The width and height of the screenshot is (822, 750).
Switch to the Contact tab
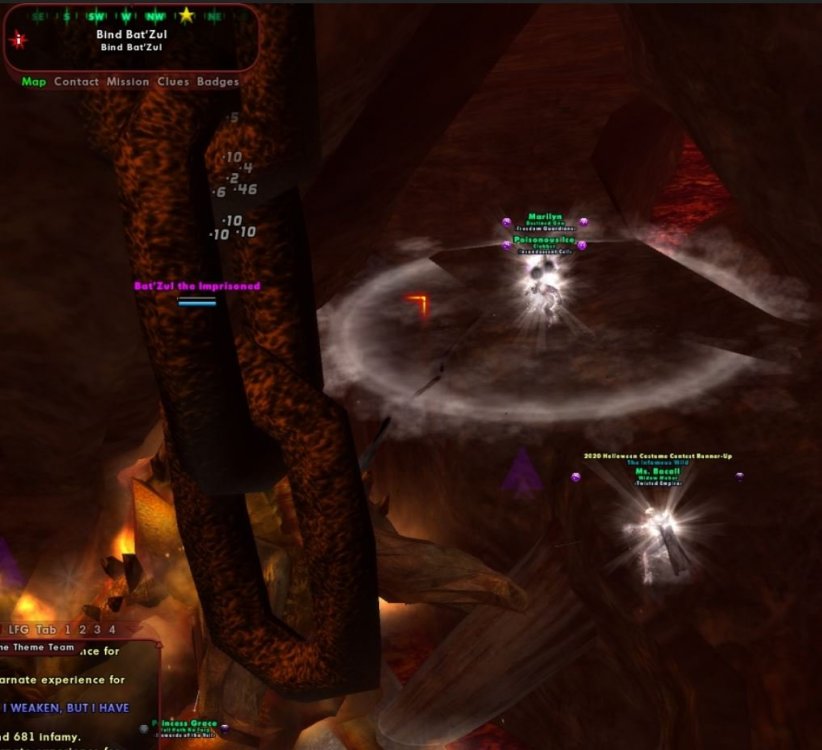76,82
